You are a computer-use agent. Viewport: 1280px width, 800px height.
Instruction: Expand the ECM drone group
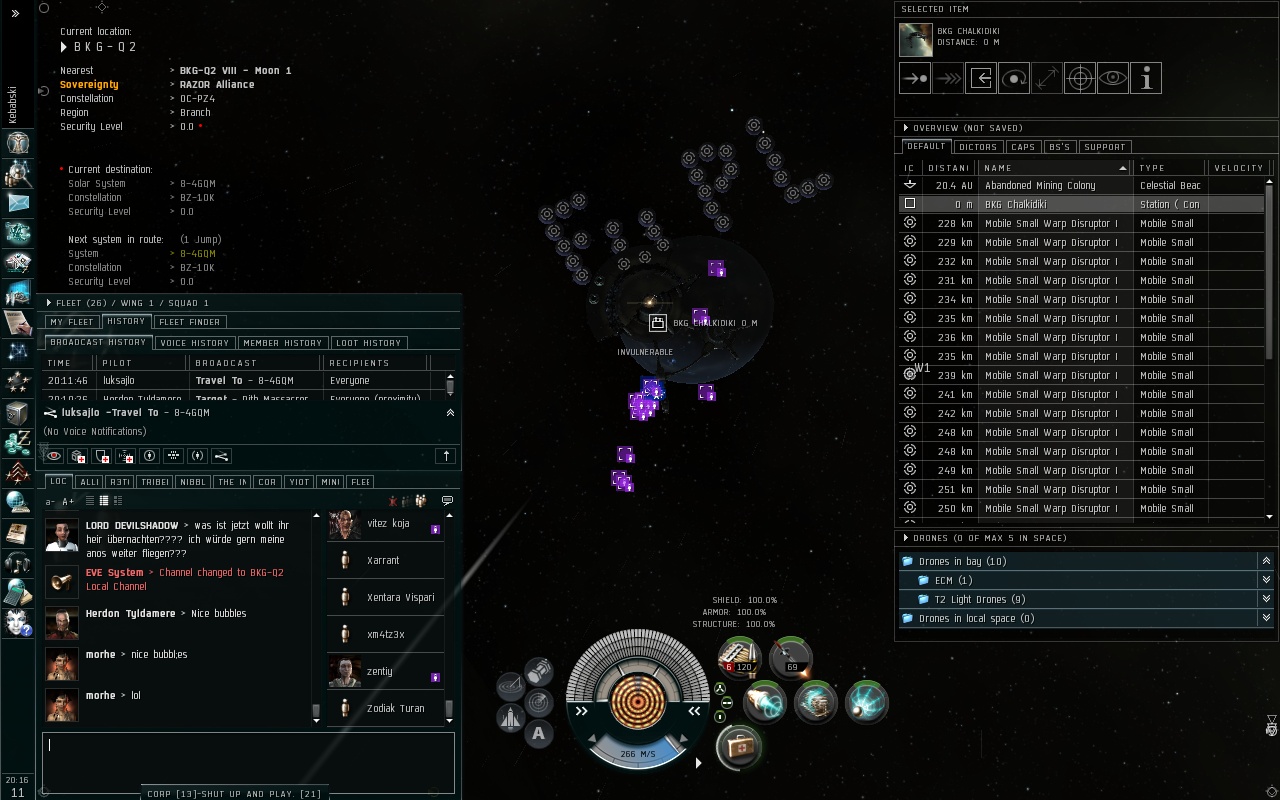pyautogui.click(x=1266, y=580)
